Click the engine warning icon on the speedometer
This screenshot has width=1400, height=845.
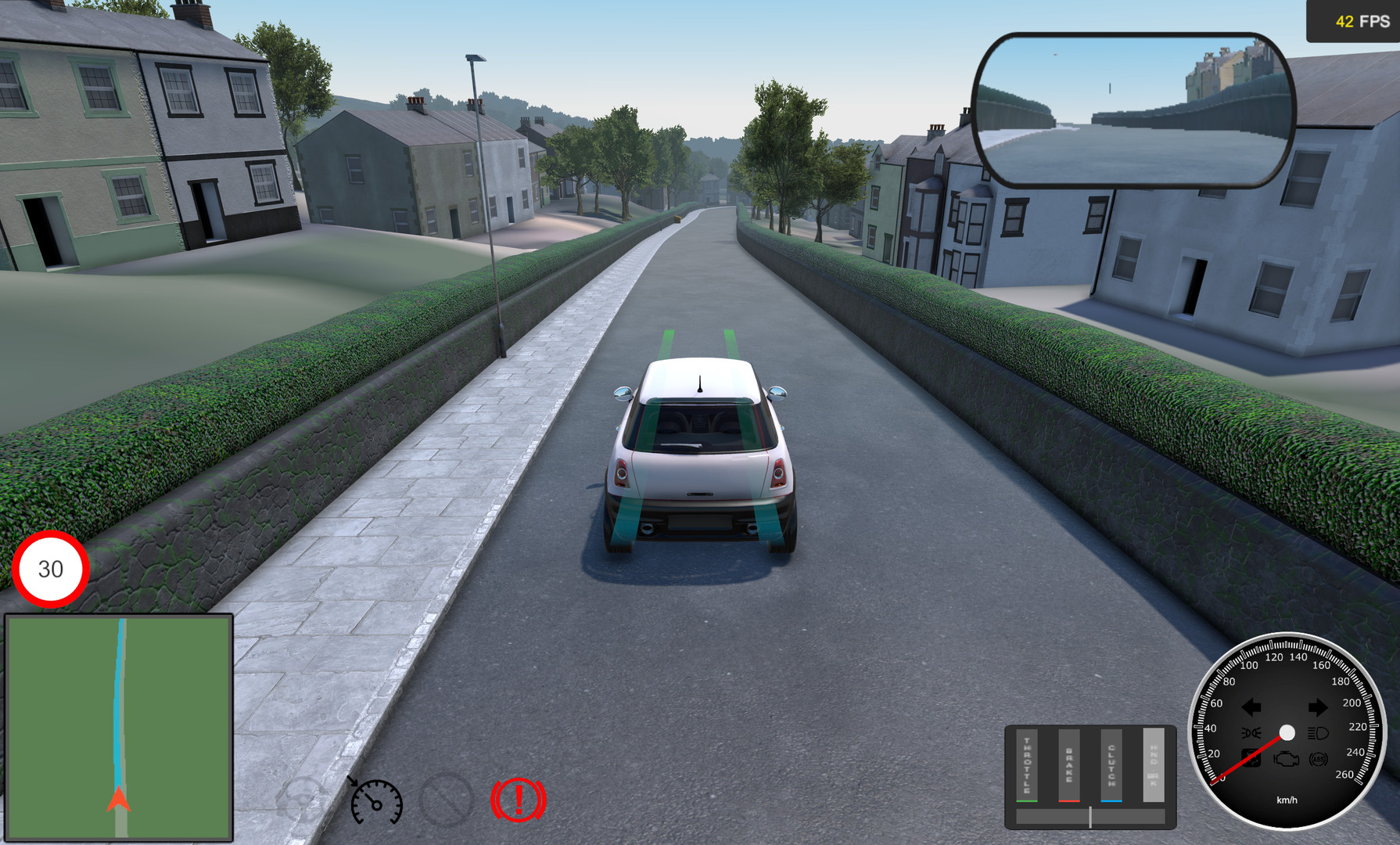point(1286,759)
